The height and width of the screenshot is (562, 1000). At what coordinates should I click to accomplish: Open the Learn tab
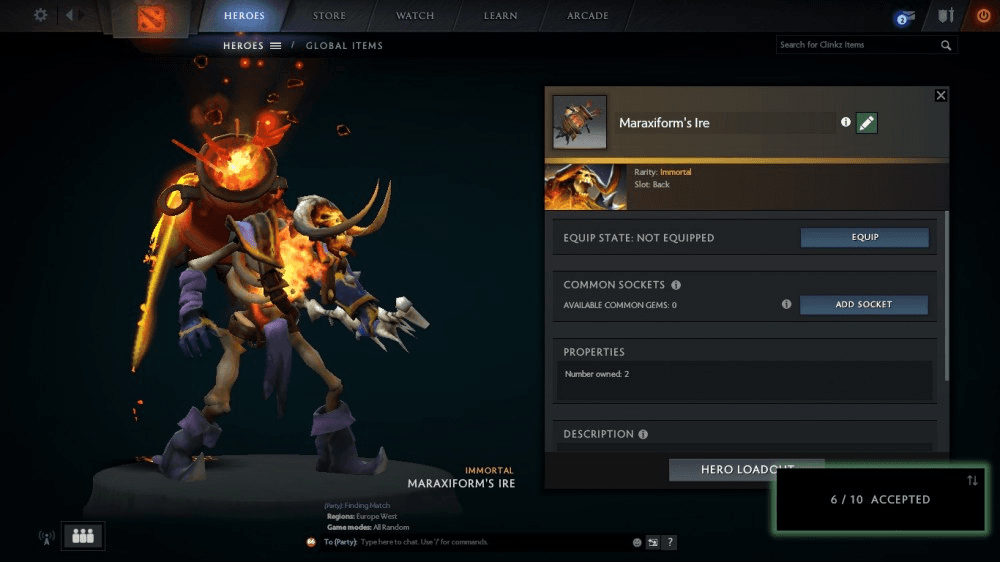point(501,16)
